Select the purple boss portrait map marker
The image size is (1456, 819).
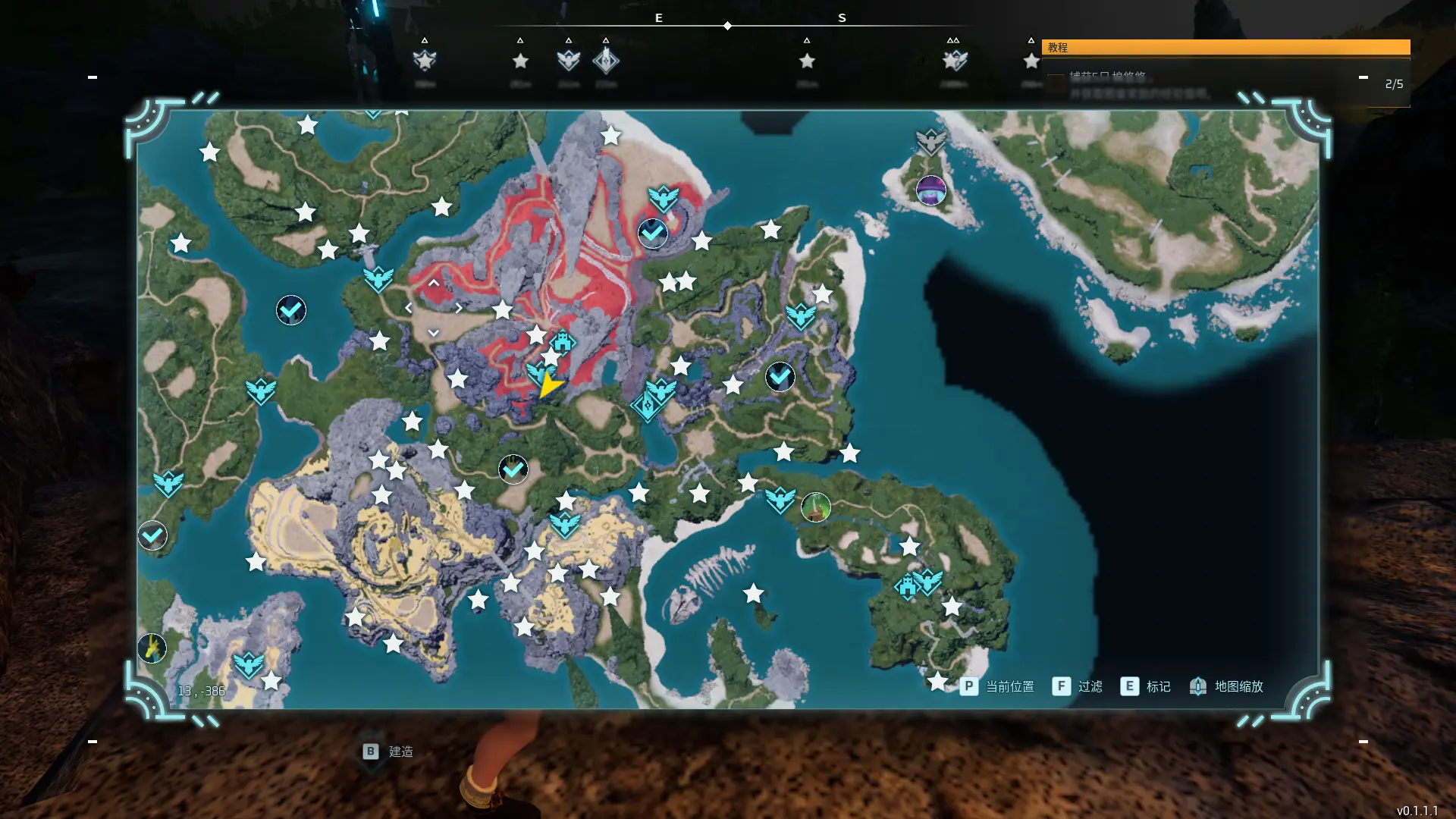click(x=931, y=190)
